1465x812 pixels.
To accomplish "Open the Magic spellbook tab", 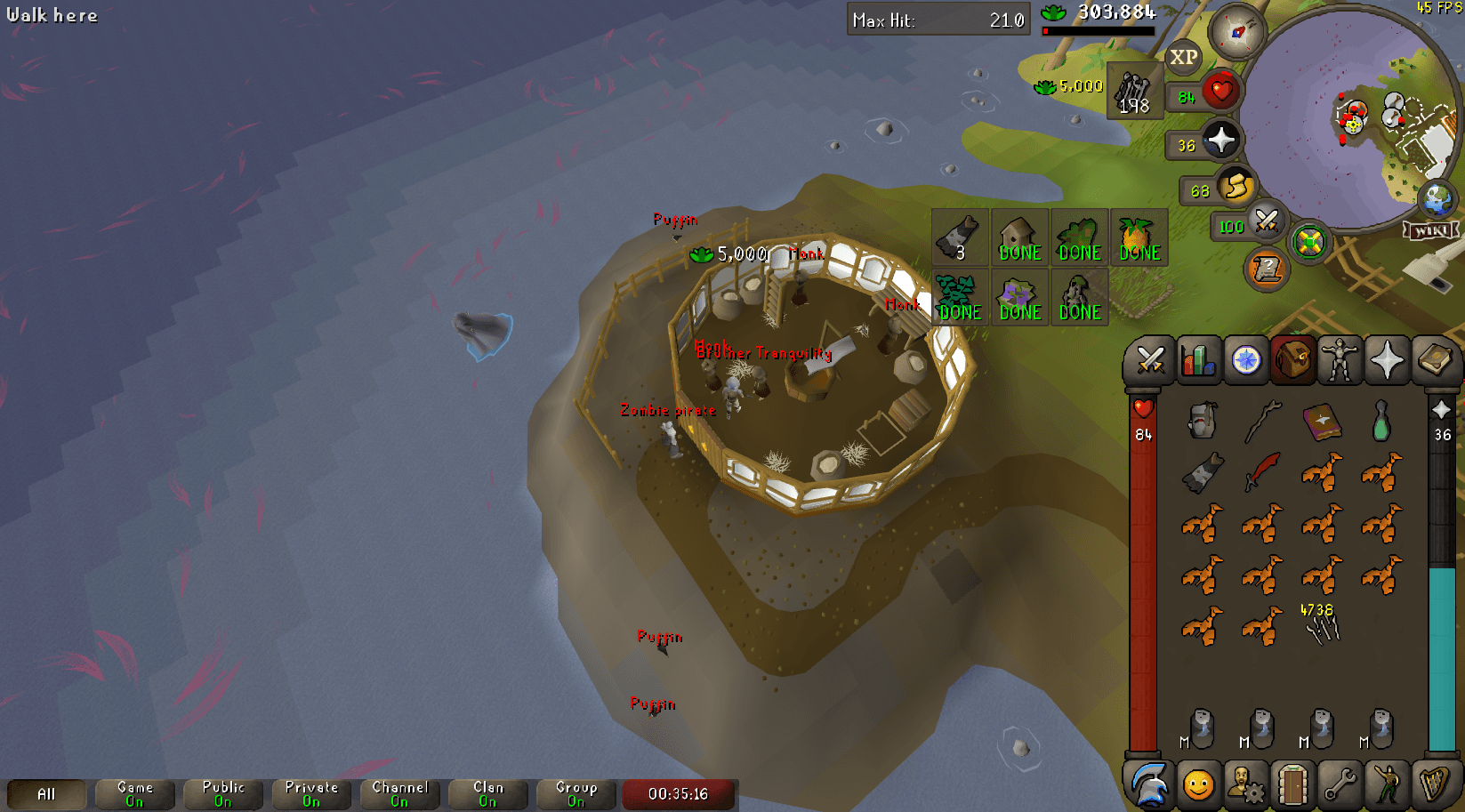I will point(1437,360).
